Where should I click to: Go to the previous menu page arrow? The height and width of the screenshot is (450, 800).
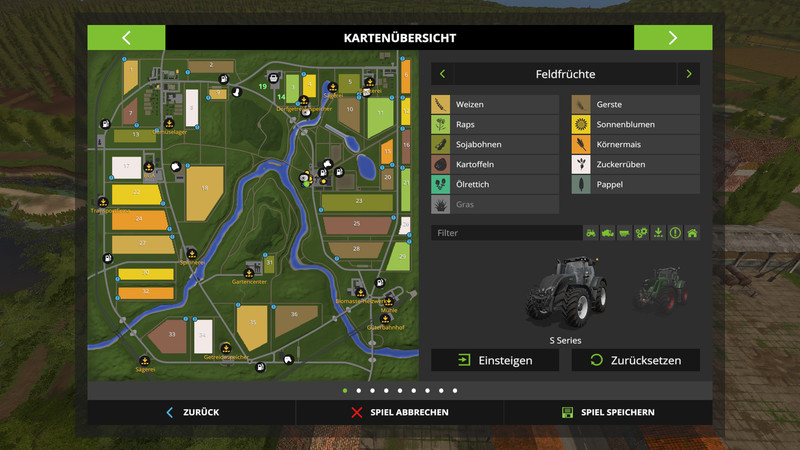[126, 38]
